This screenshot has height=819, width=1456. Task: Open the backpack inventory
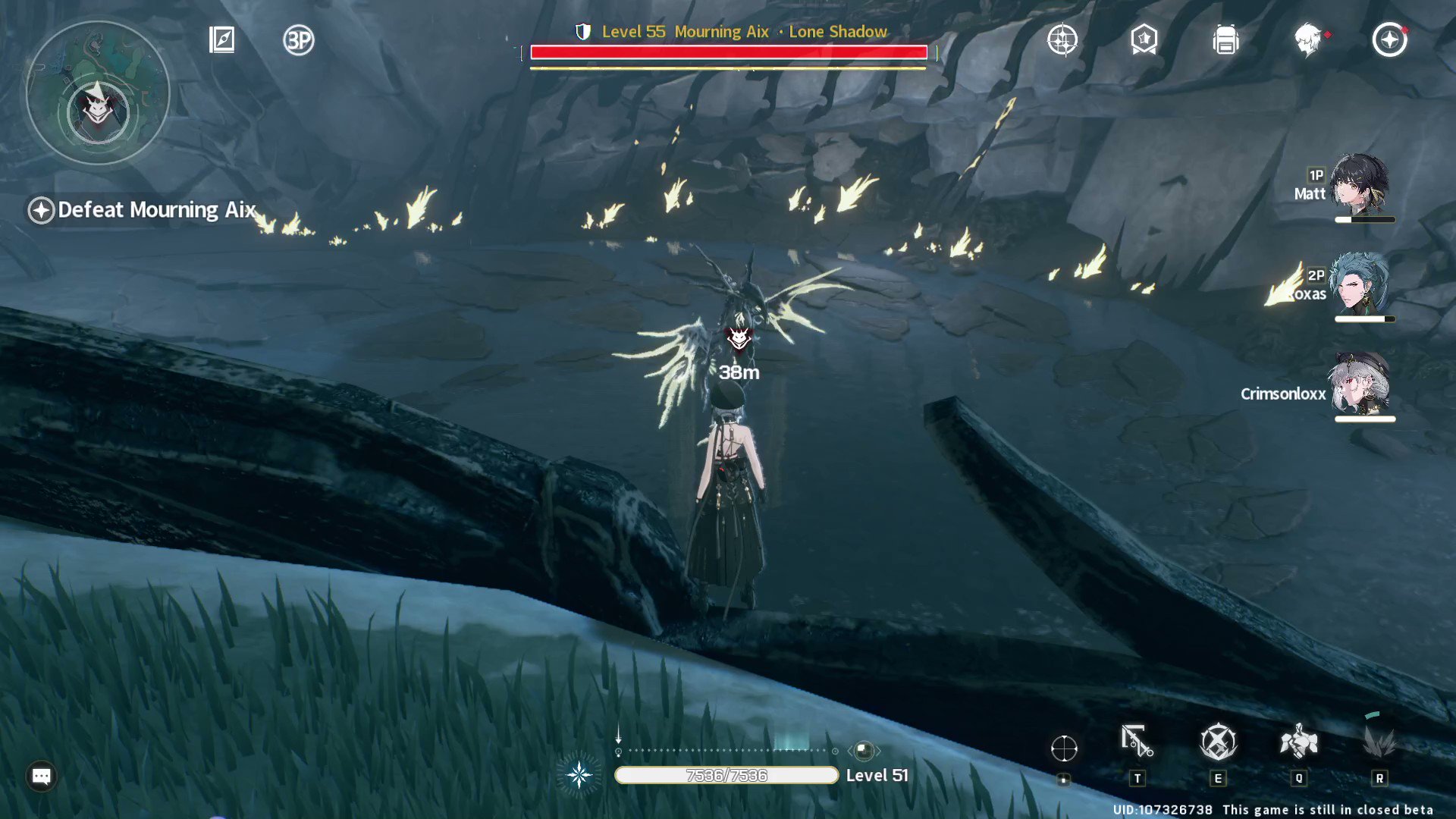point(1225,42)
